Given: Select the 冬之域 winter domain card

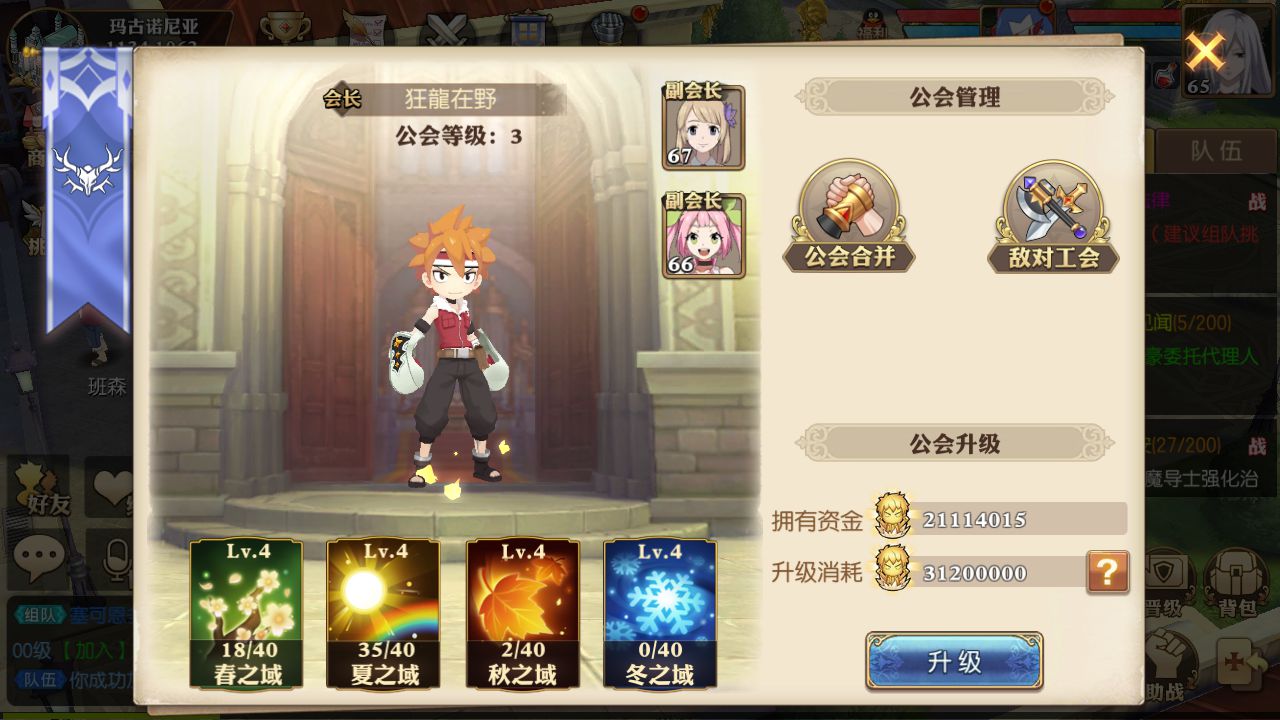Looking at the screenshot, I should (x=656, y=618).
